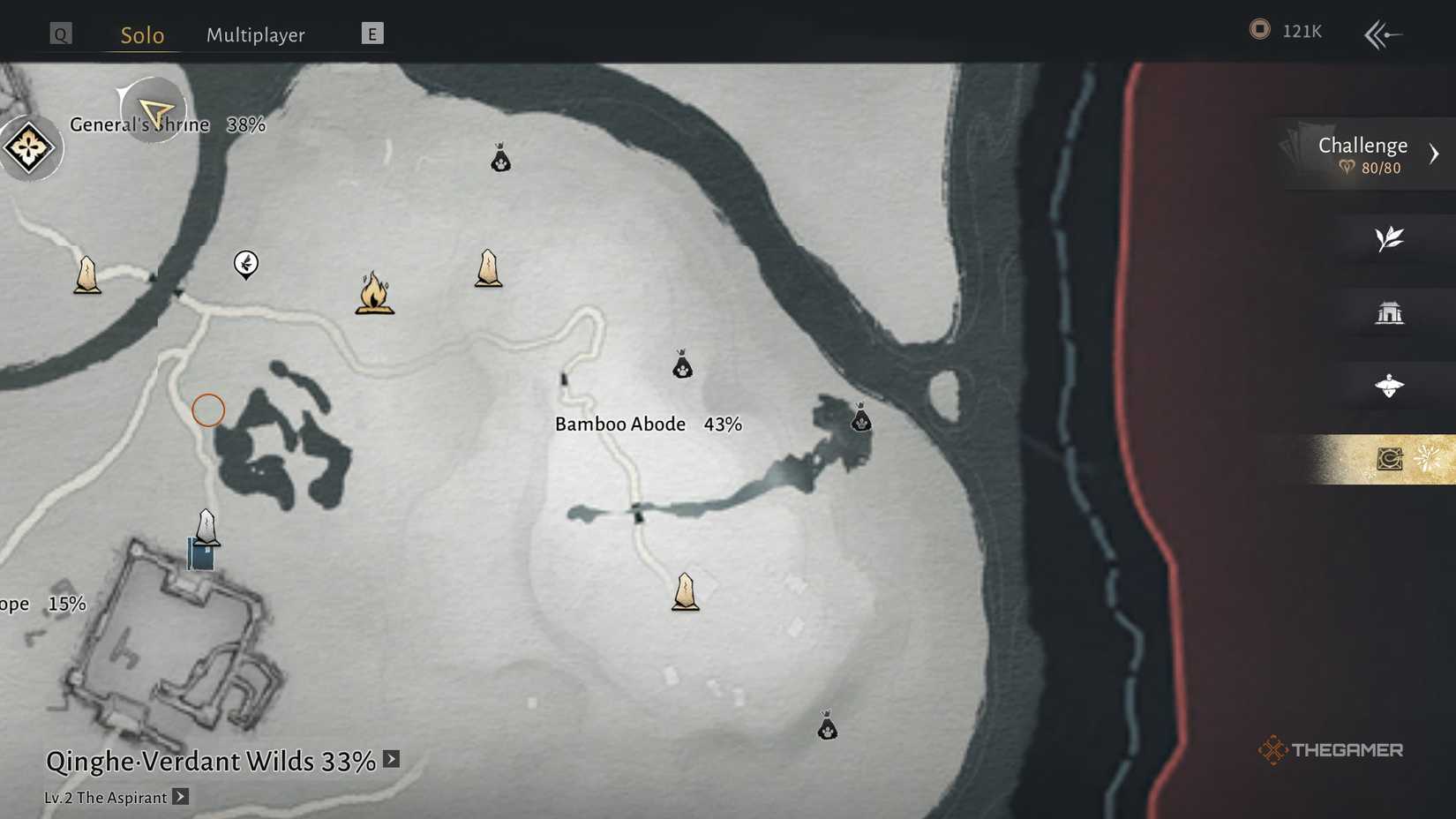Expand the Lv.2 The Aspirant progress
The height and width of the screenshot is (819, 1456).
coord(181,797)
